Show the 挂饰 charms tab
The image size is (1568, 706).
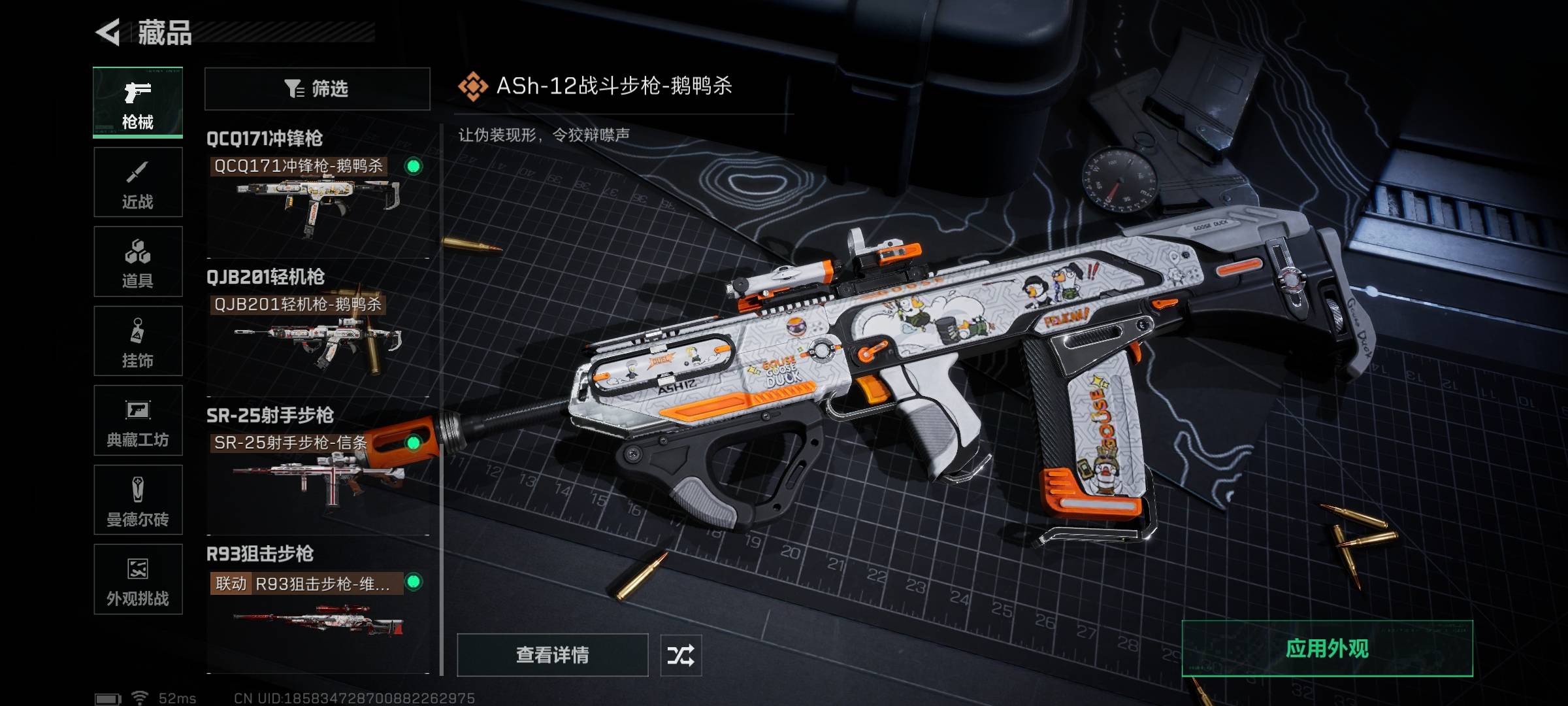point(138,341)
